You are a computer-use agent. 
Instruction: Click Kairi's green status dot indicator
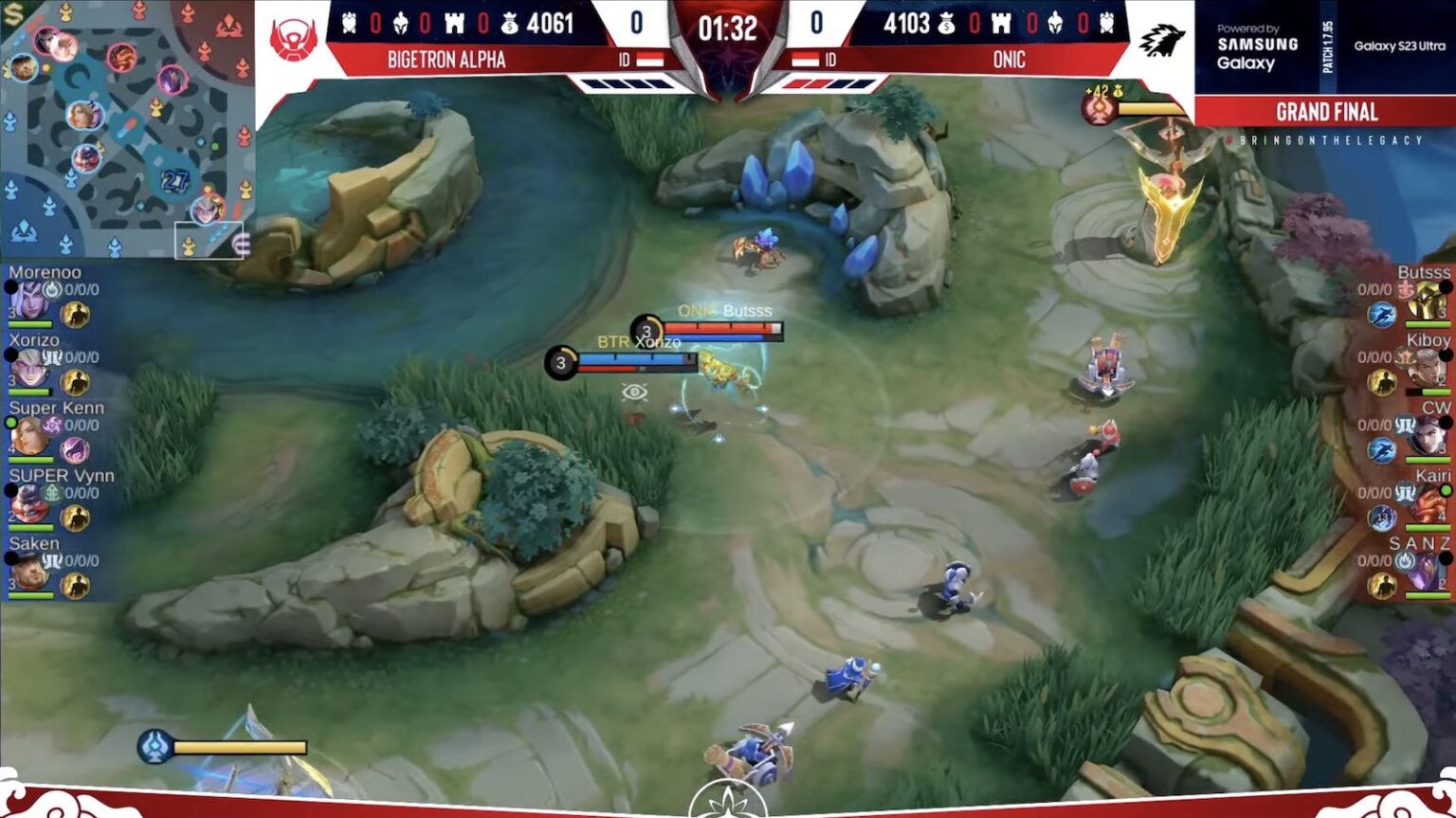[x=1447, y=489]
